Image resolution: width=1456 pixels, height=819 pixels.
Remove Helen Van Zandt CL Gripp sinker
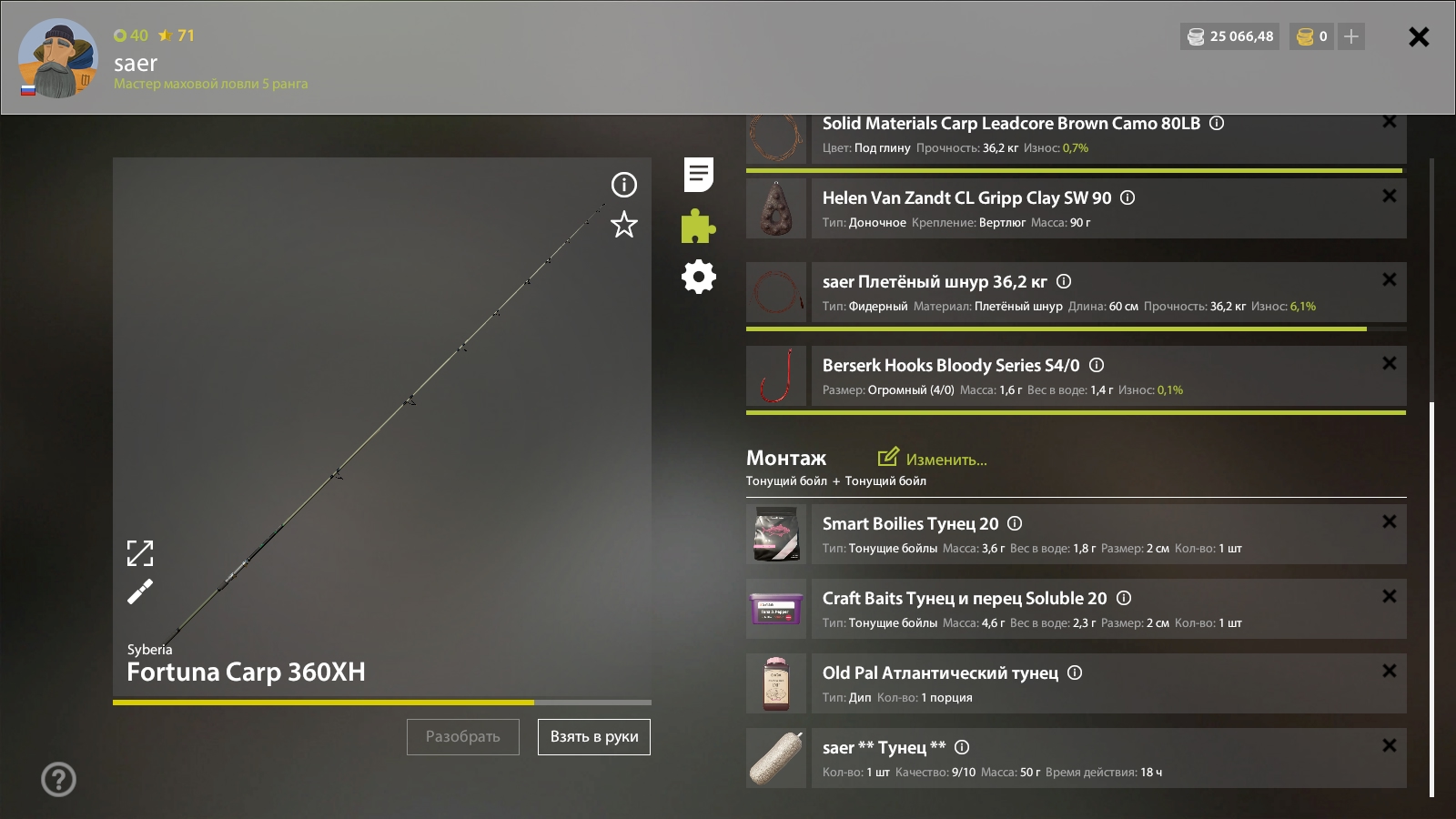point(1389,196)
